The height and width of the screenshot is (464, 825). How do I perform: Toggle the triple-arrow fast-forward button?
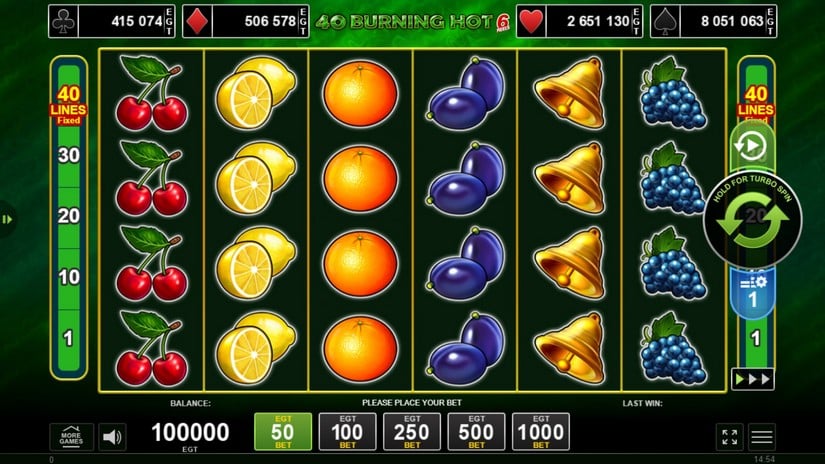point(752,379)
